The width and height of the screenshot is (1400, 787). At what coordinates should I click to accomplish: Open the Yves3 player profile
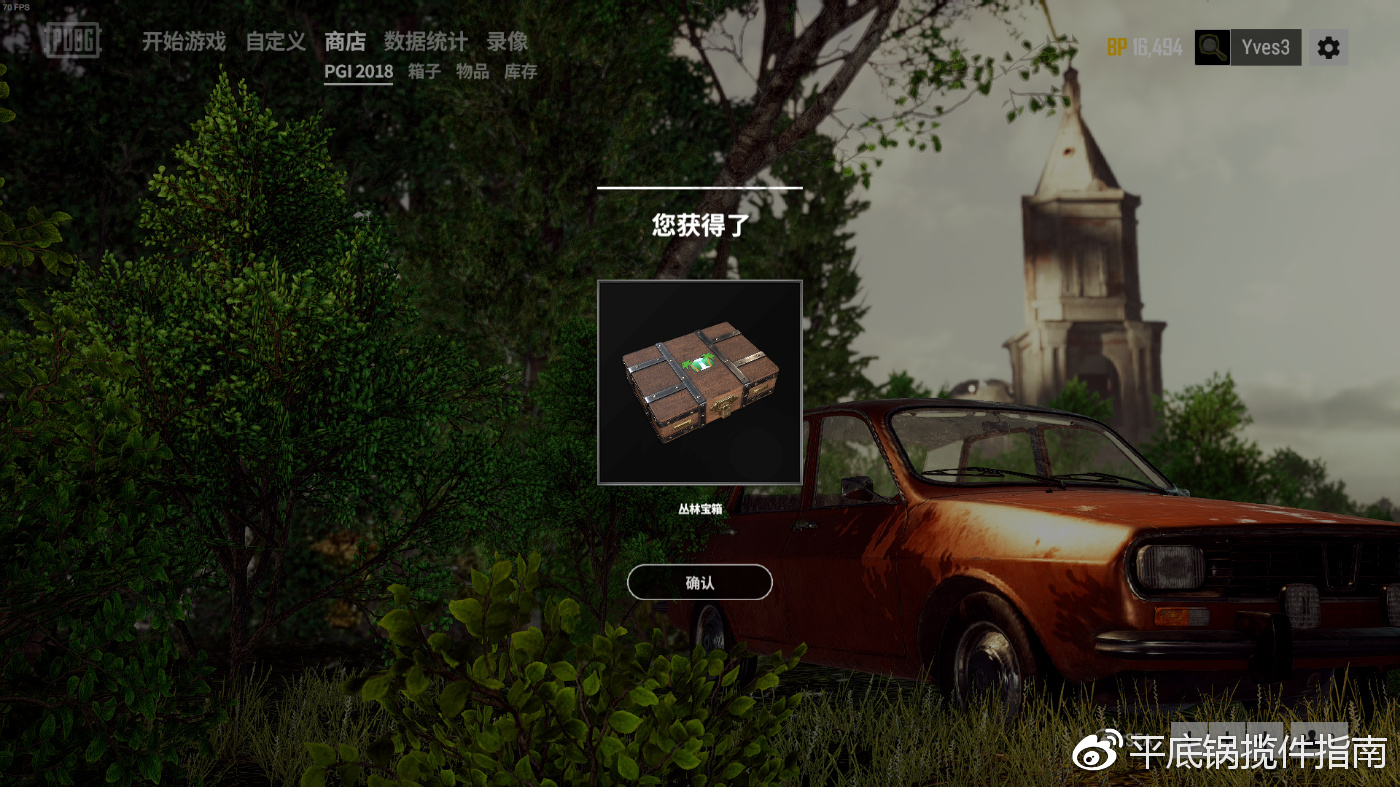click(1265, 47)
